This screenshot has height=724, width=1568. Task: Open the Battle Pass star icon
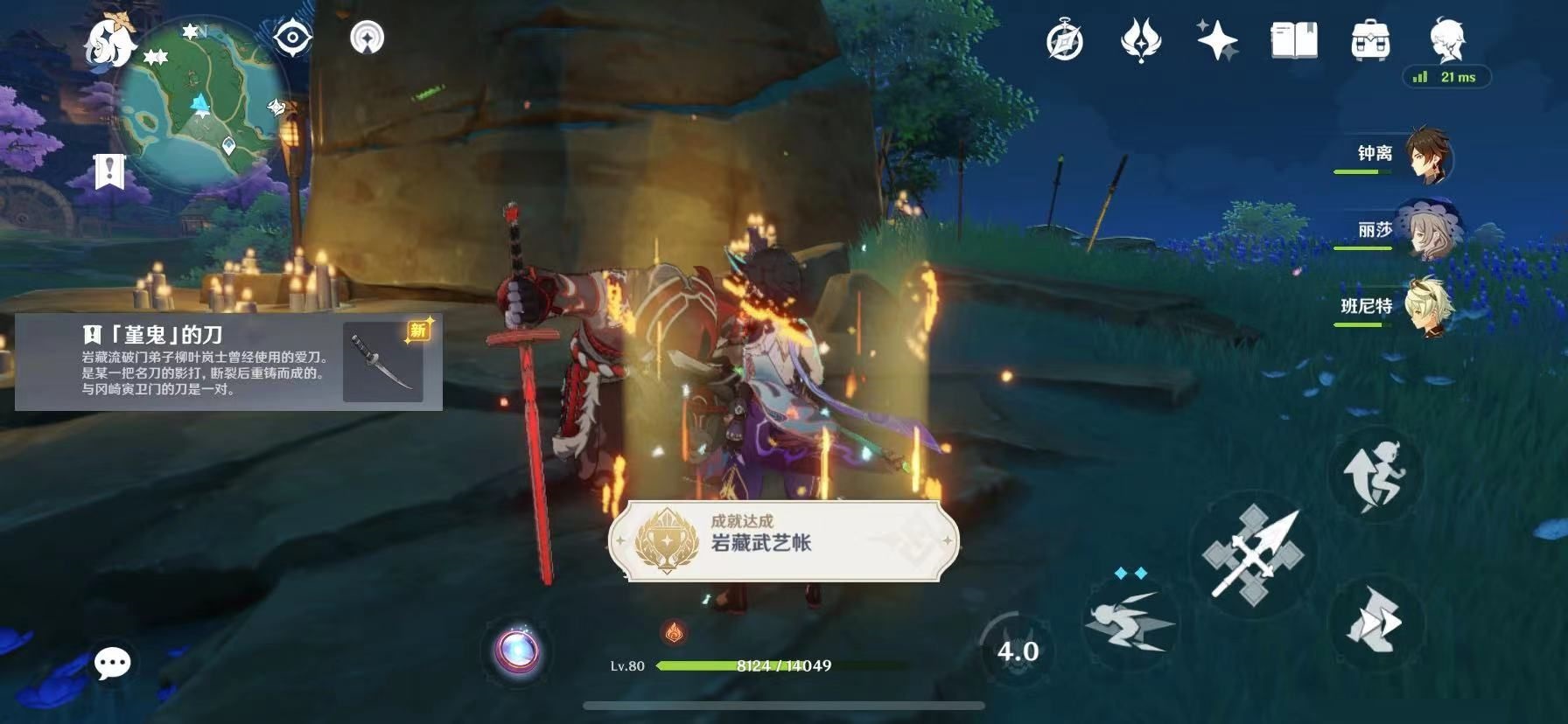[x=1214, y=41]
